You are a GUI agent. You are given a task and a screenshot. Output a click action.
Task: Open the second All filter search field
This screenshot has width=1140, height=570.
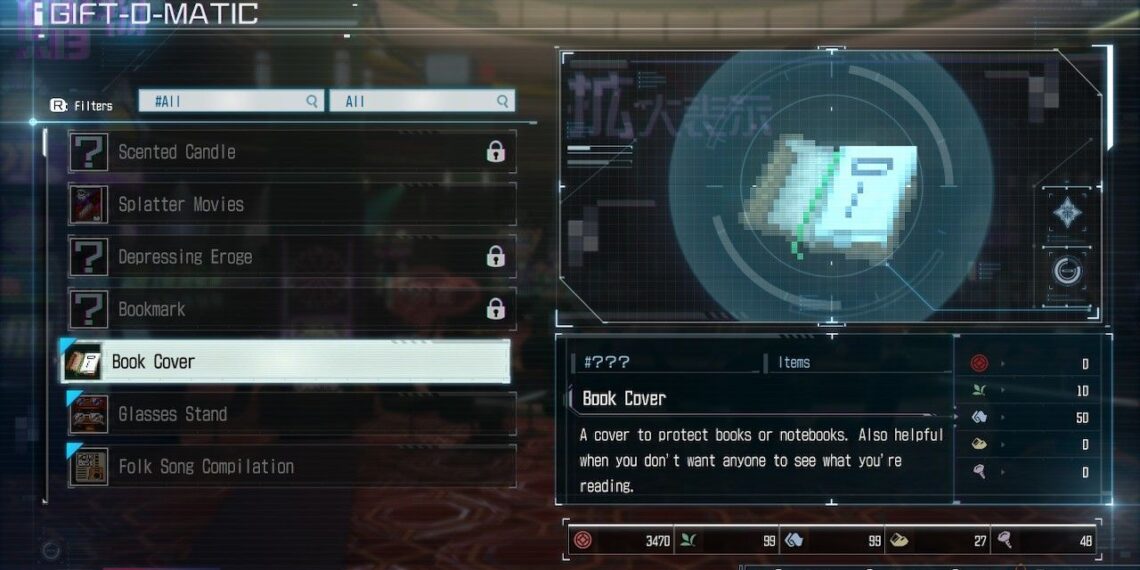coord(423,101)
